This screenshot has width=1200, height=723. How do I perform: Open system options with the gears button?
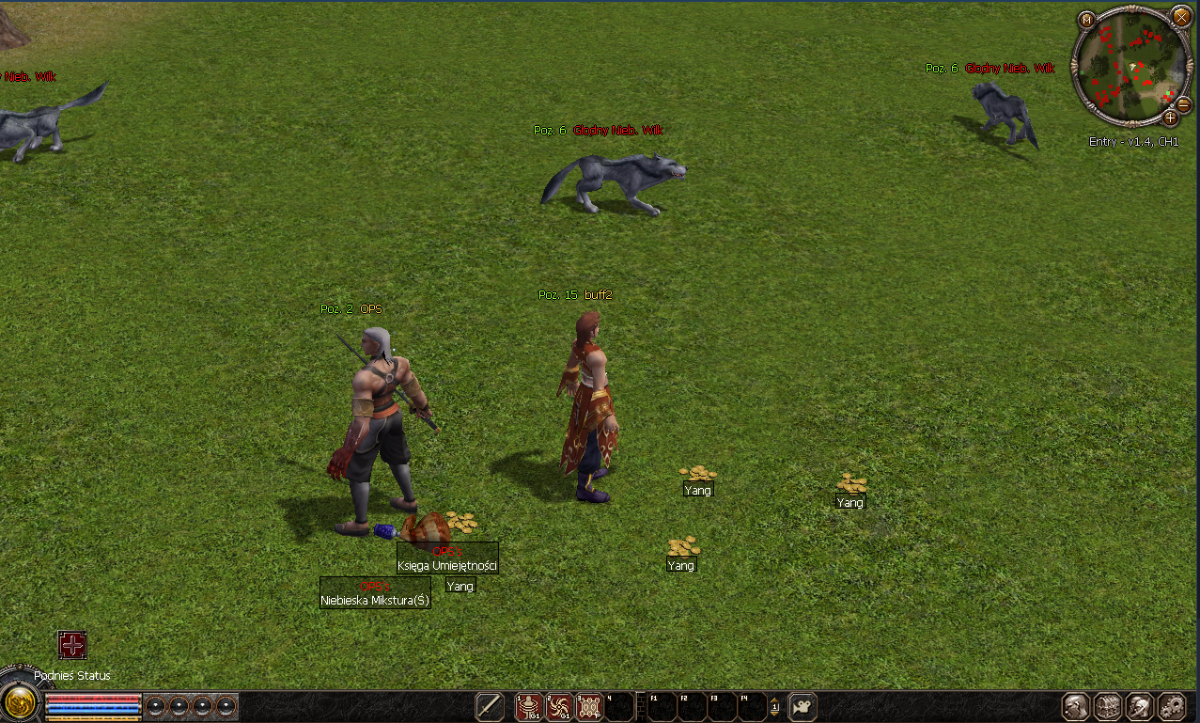pyautogui.click(x=1172, y=706)
